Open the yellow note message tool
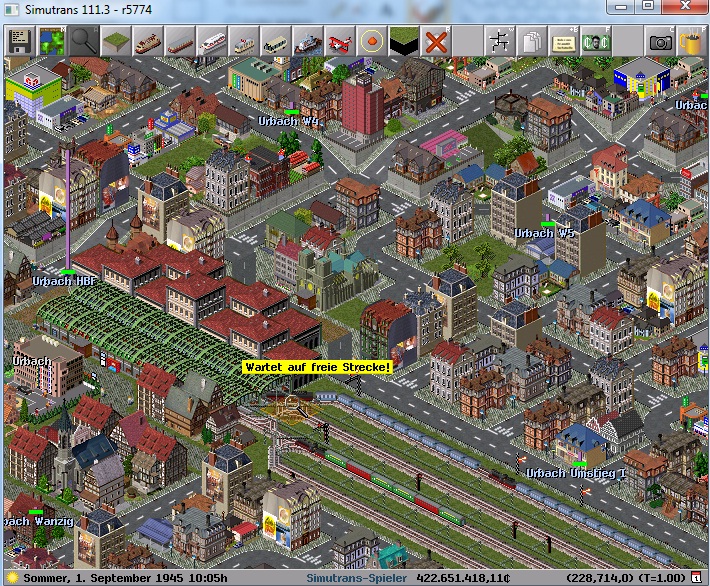The image size is (710, 586). click(563, 42)
